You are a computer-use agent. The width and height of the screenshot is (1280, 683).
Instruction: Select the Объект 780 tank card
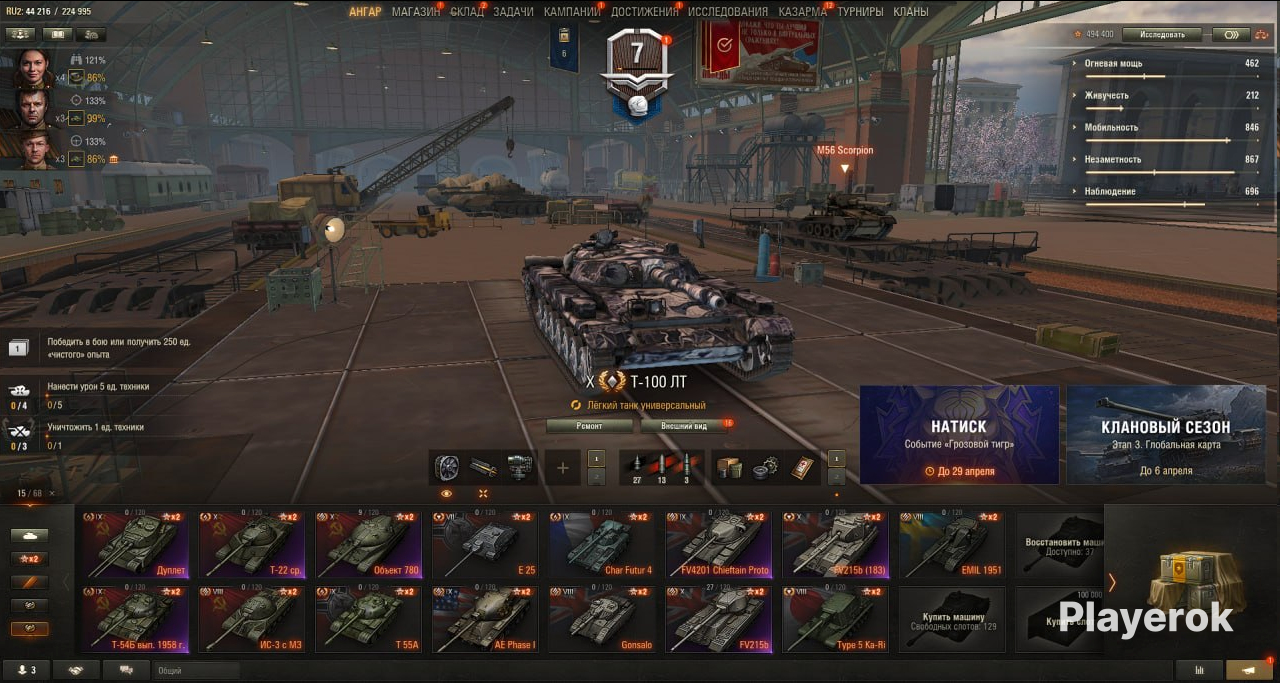[368, 545]
